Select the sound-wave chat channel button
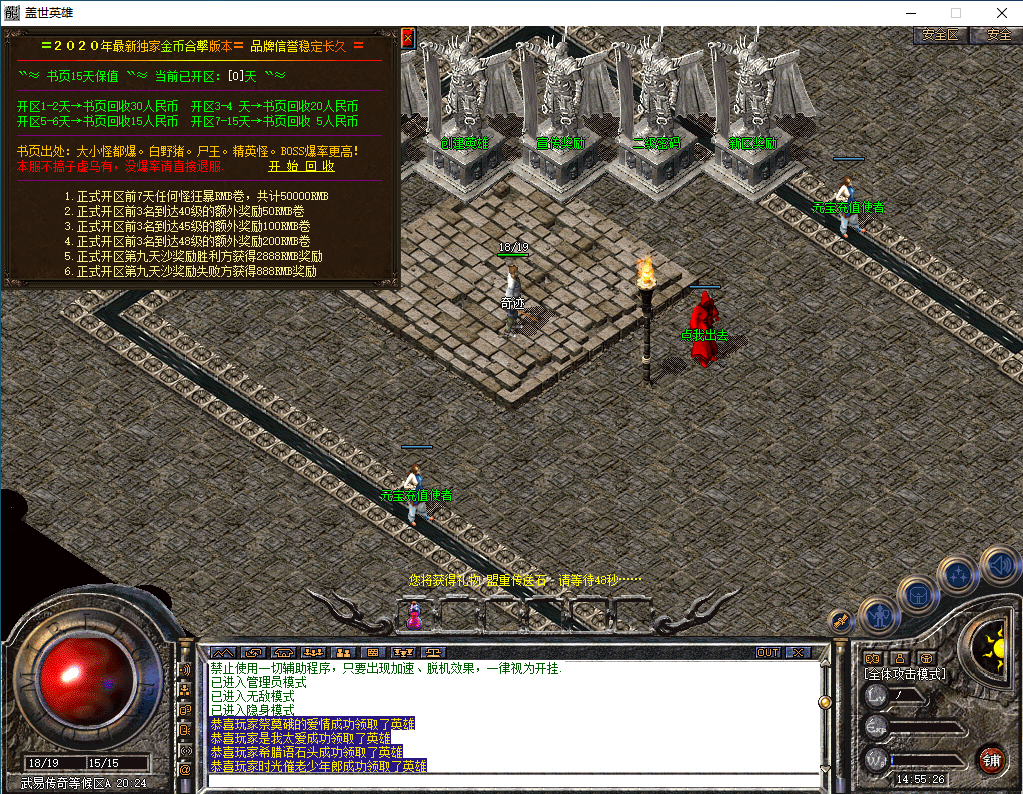The height and width of the screenshot is (794, 1023). 185,669
